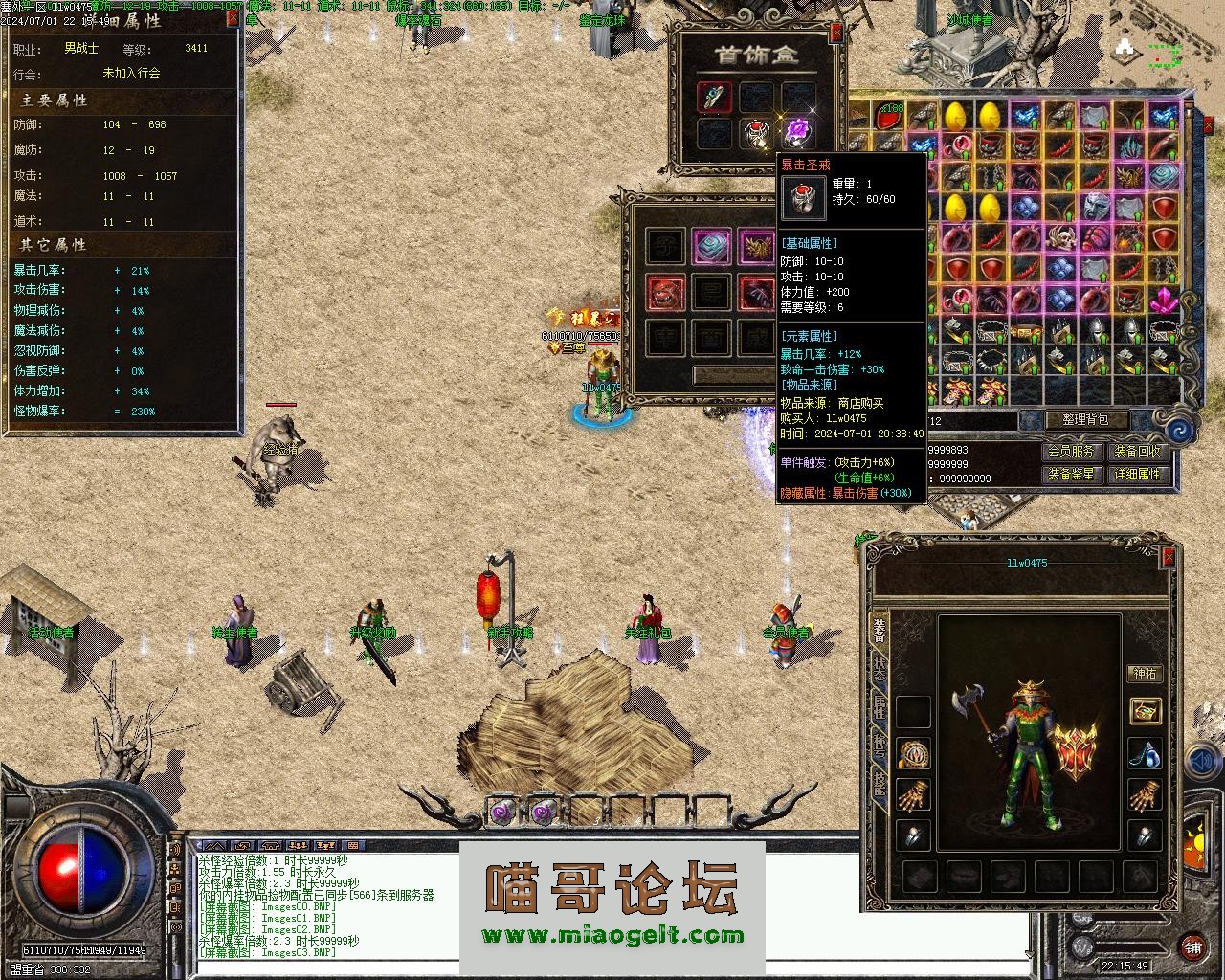The height and width of the screenshot is (980, 1225).
Task: Switch to the 属性 attributes tab
Action: [879, 708]
